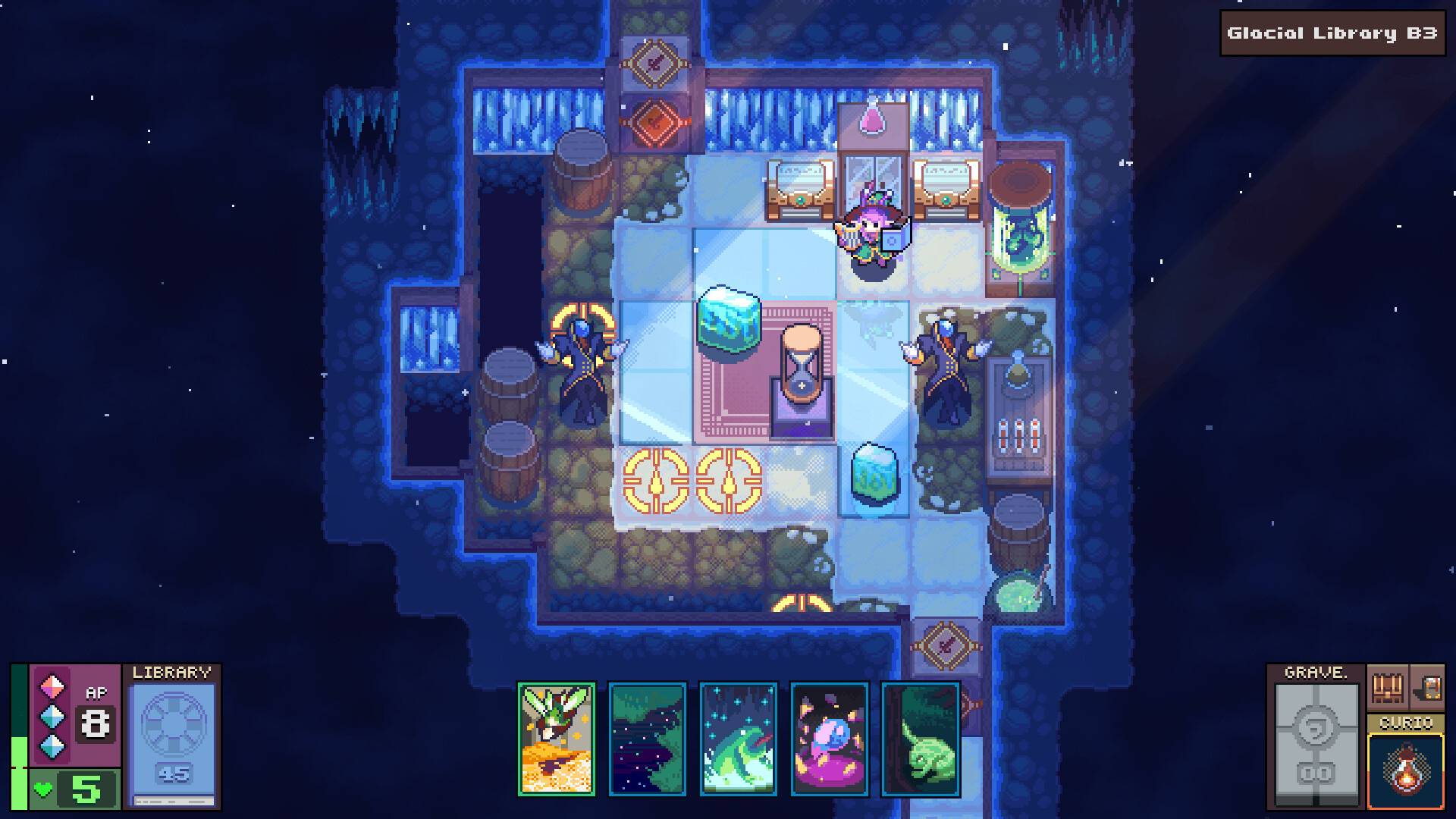Screen dimensions: 1456x819
Task: Click the adventurer's bag icon beside the chest
Action: click(1432, 689)
